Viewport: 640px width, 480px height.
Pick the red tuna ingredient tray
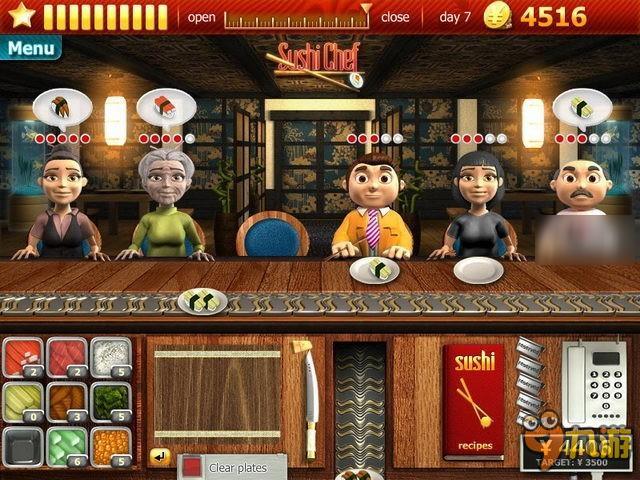click(x=67, y=358)
